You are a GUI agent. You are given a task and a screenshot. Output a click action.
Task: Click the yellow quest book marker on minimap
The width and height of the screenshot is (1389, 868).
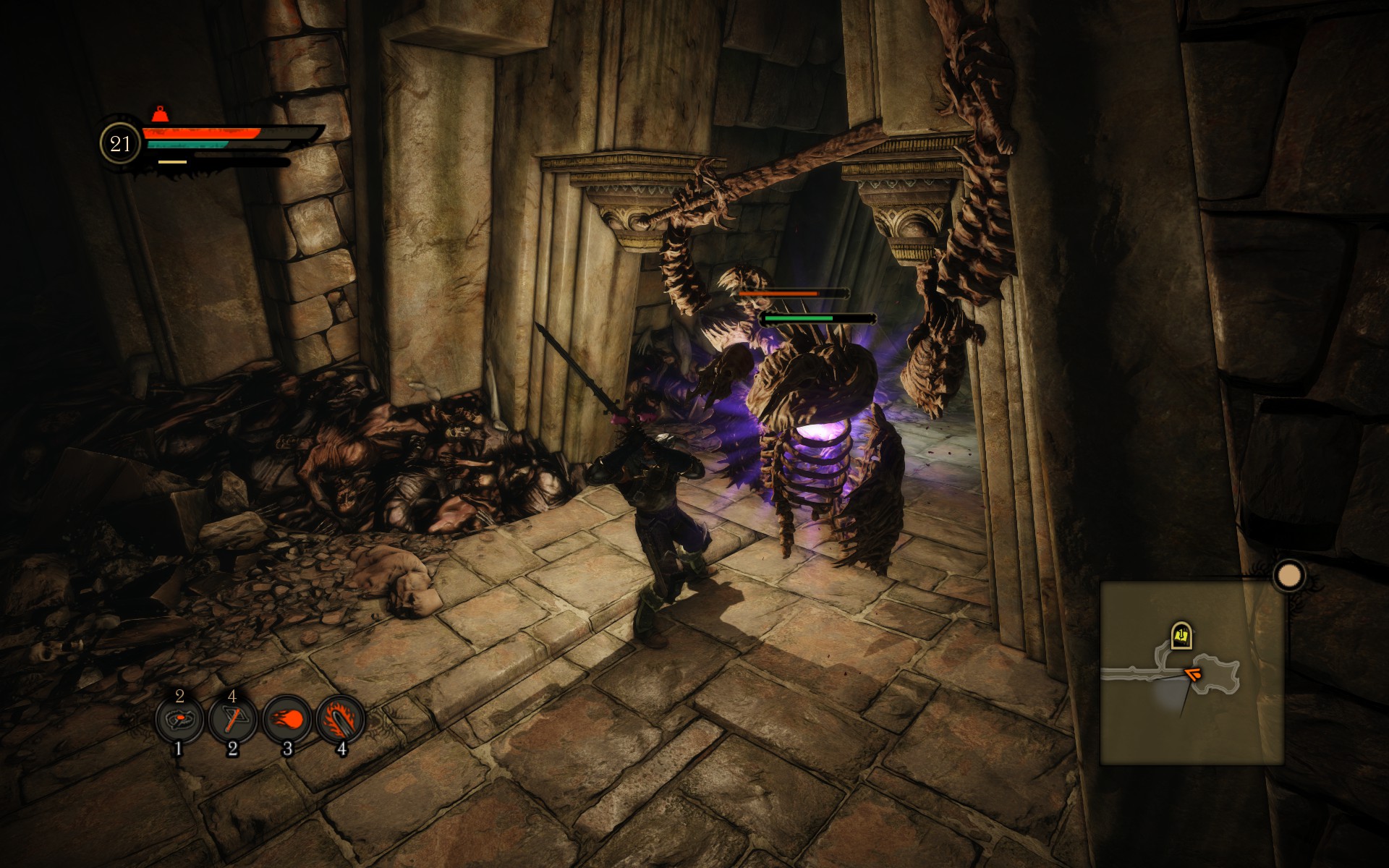(x=1181, y=637)
